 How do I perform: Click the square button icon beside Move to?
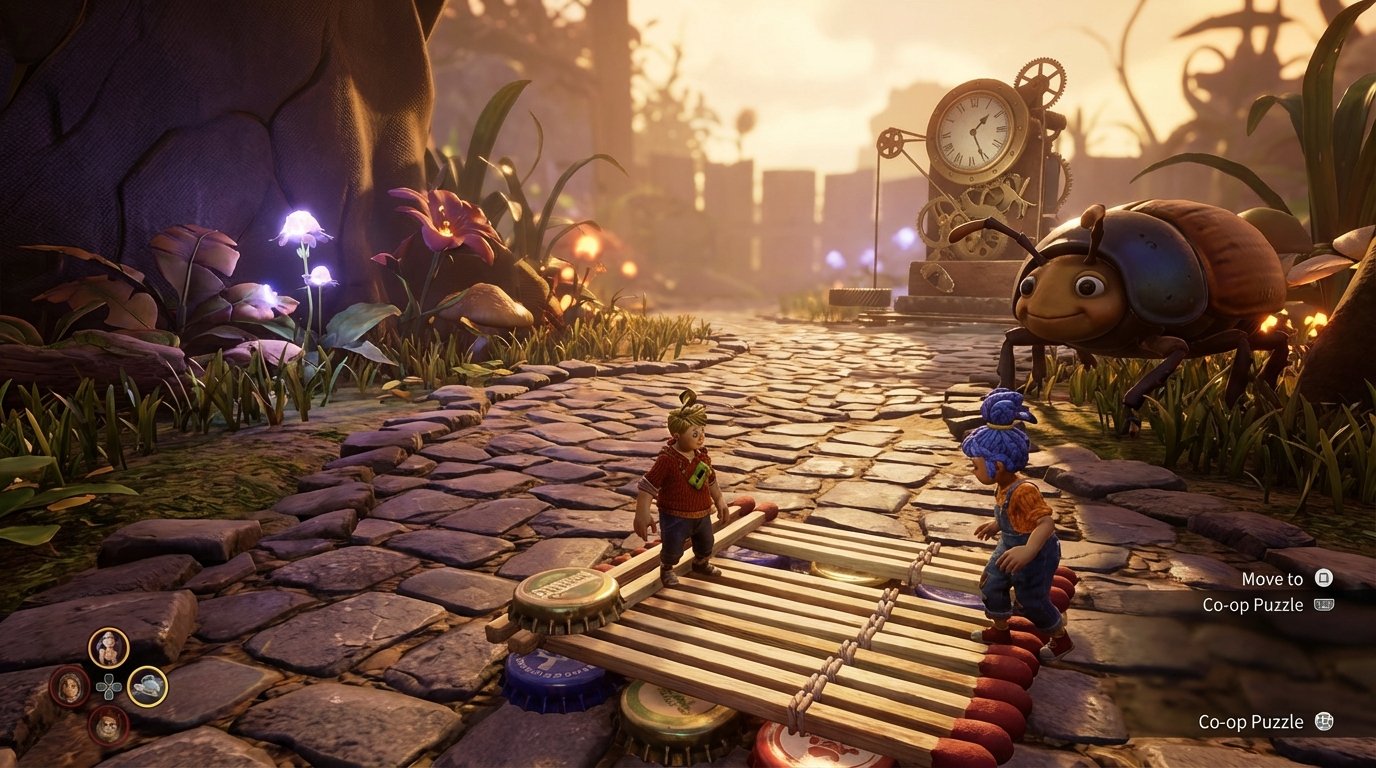[1323, 579]
